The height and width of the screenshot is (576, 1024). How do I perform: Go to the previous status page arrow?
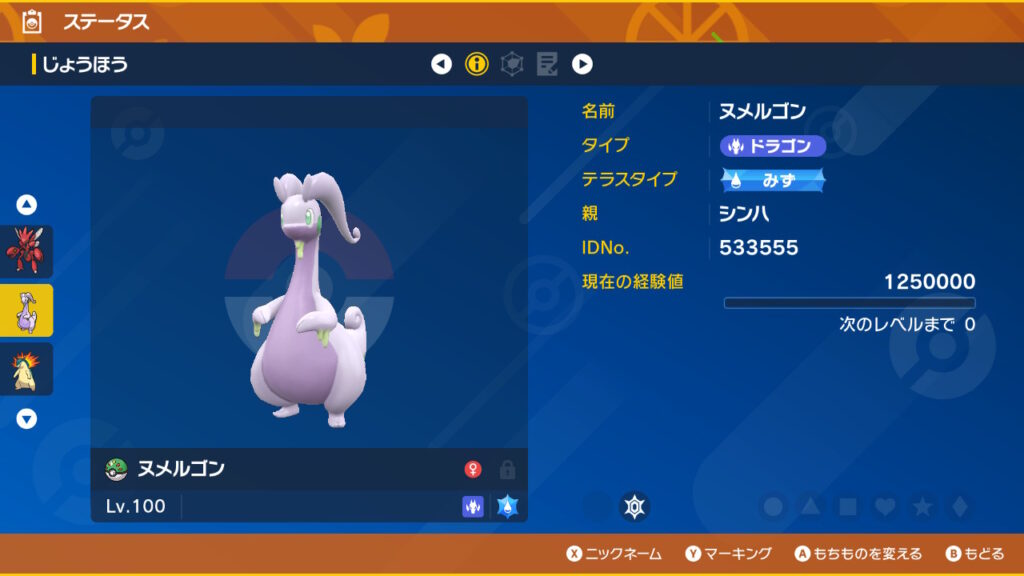point(441,65)
